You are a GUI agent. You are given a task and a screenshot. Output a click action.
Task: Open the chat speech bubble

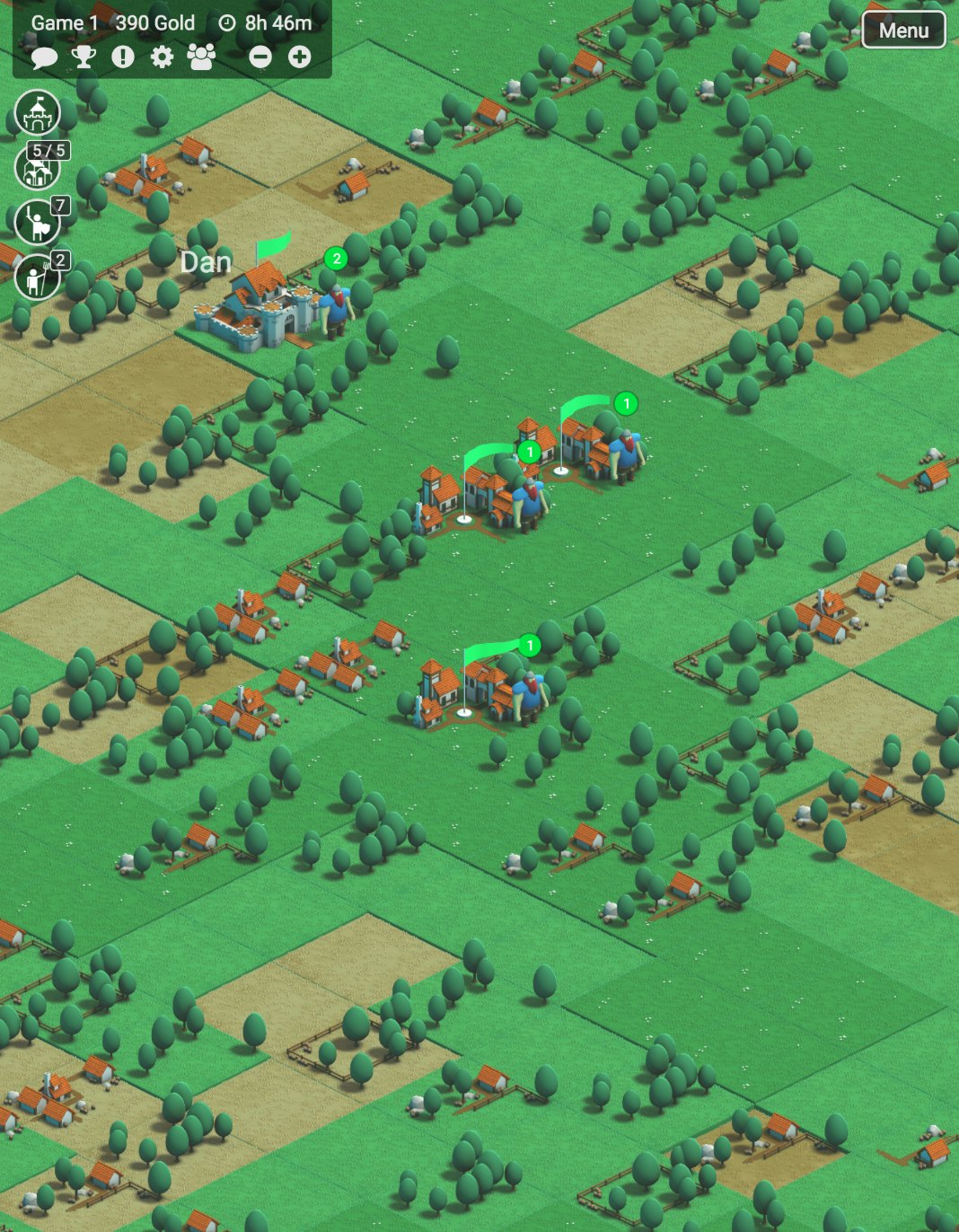click(x=44, y=57)
